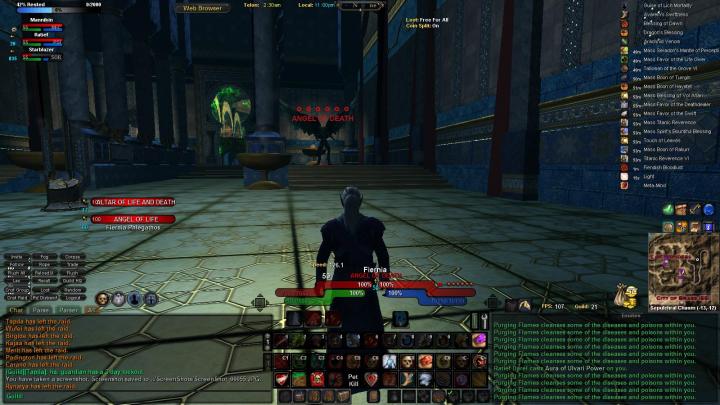
Task: Open the Web Browser button
Action: coord(202,7)
